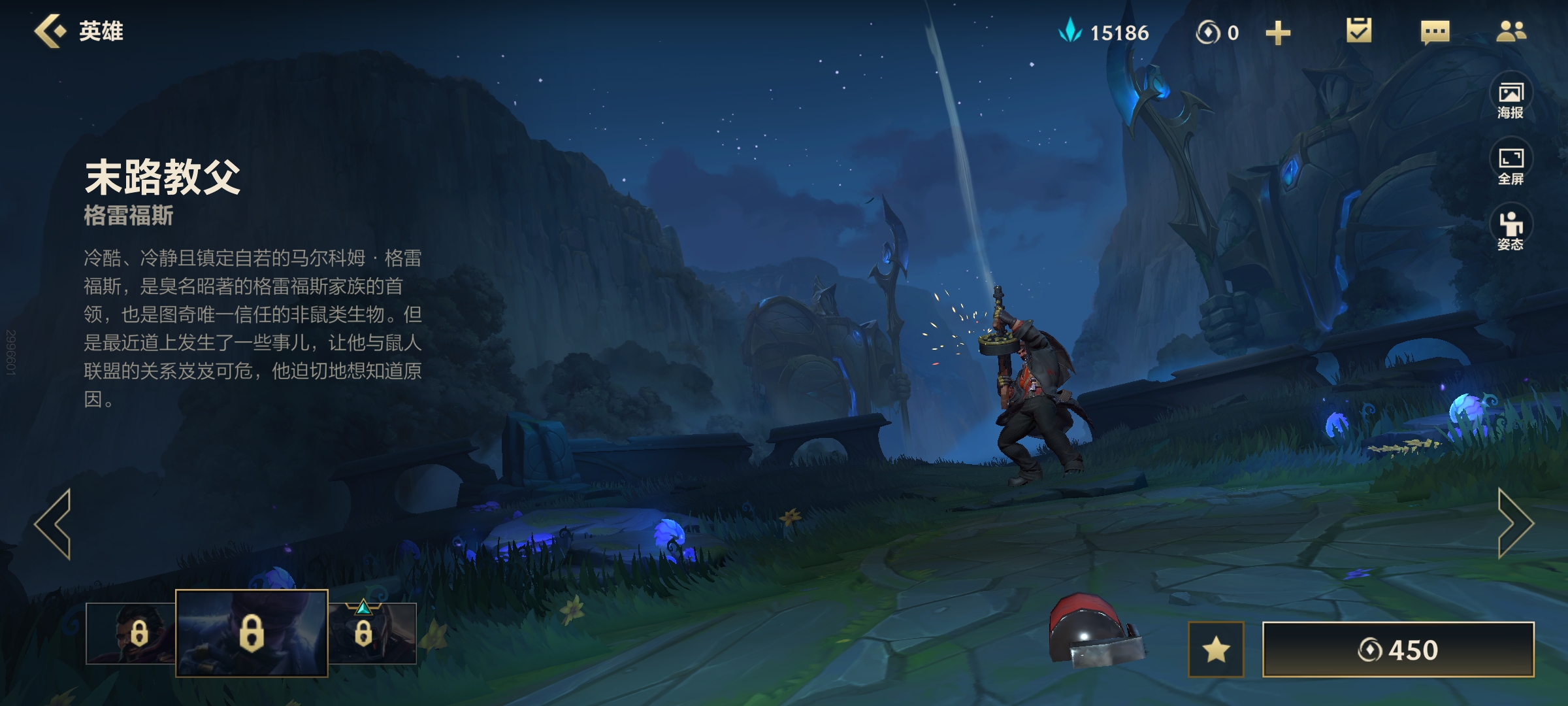Open the friends list icon
This screenshot has height=706, width=1568.
(1511, 31)
